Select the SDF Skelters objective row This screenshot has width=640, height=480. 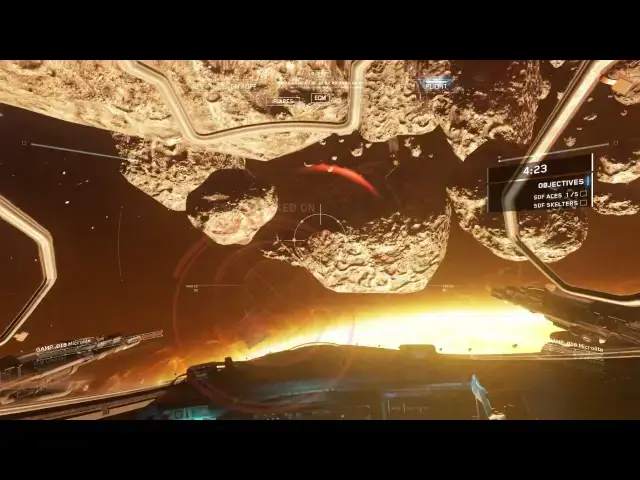(558, 203)
